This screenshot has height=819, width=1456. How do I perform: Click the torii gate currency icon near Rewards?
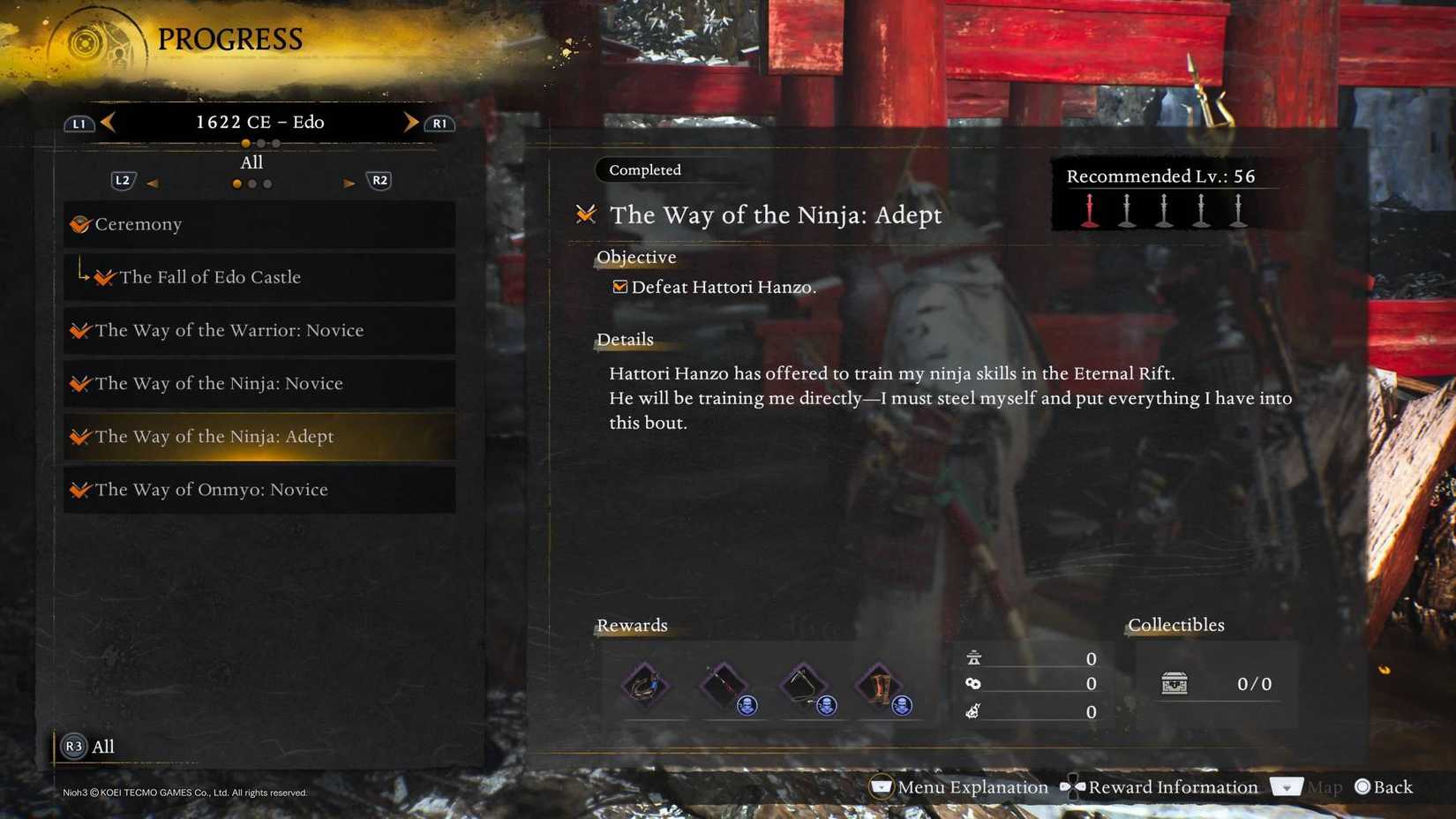click(972, 657)
